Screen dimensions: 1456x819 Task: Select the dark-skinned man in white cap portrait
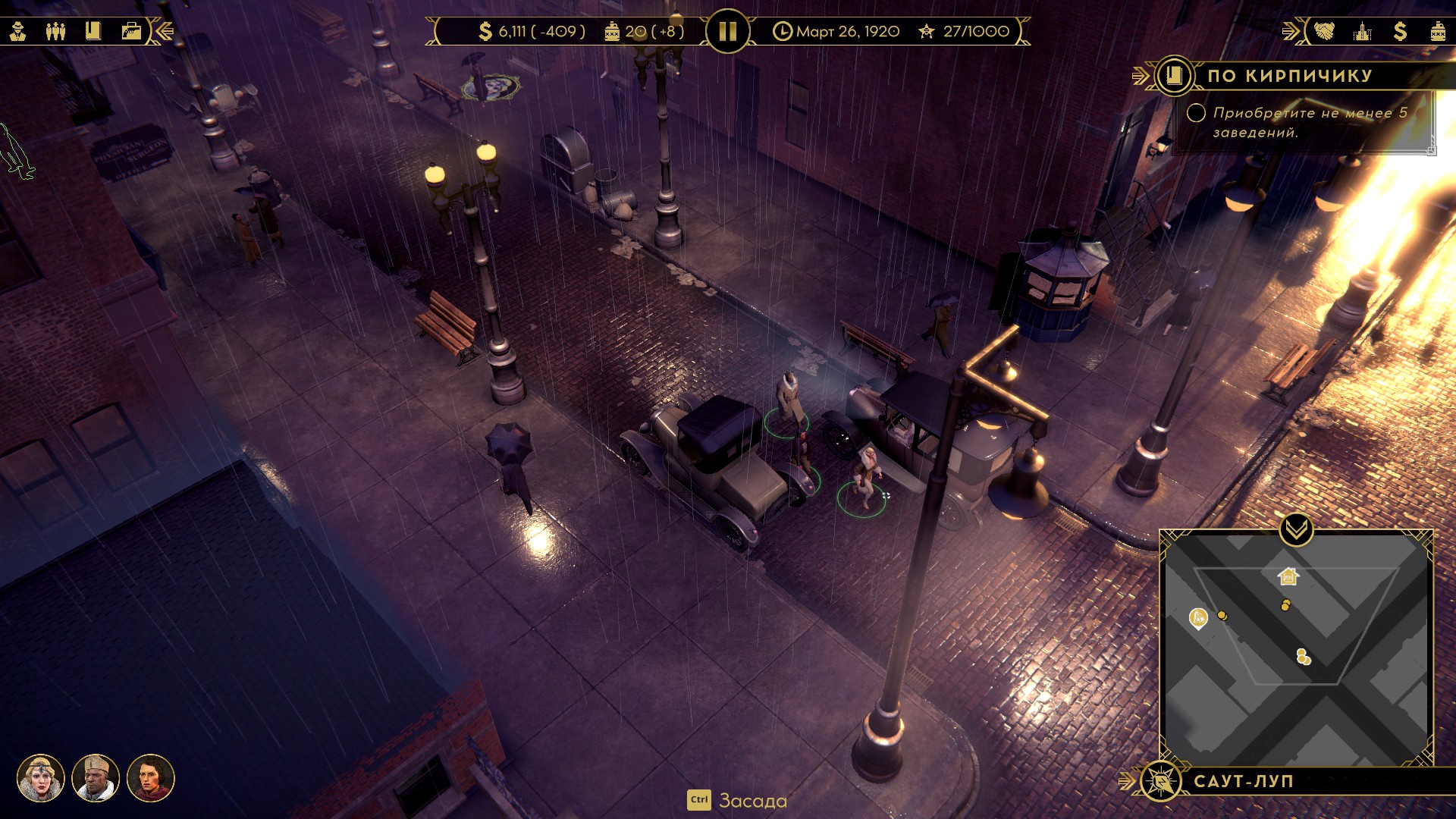click(96, 778)
